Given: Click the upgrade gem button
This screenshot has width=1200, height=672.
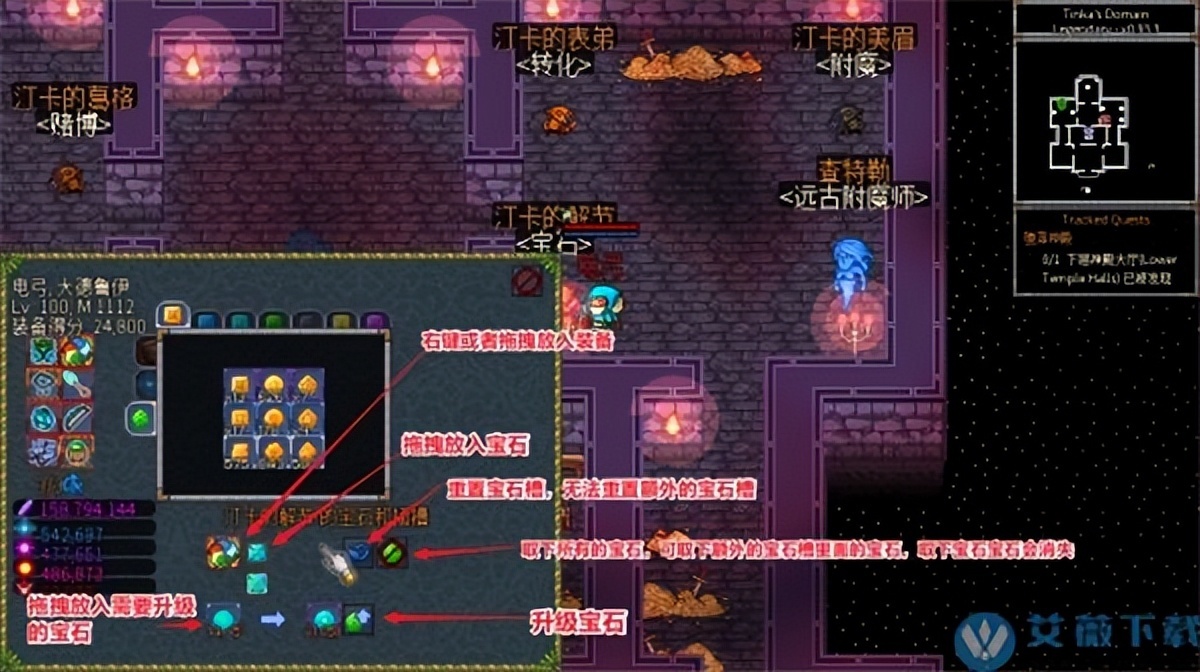Looking at the screenshot, I should 357,619.
